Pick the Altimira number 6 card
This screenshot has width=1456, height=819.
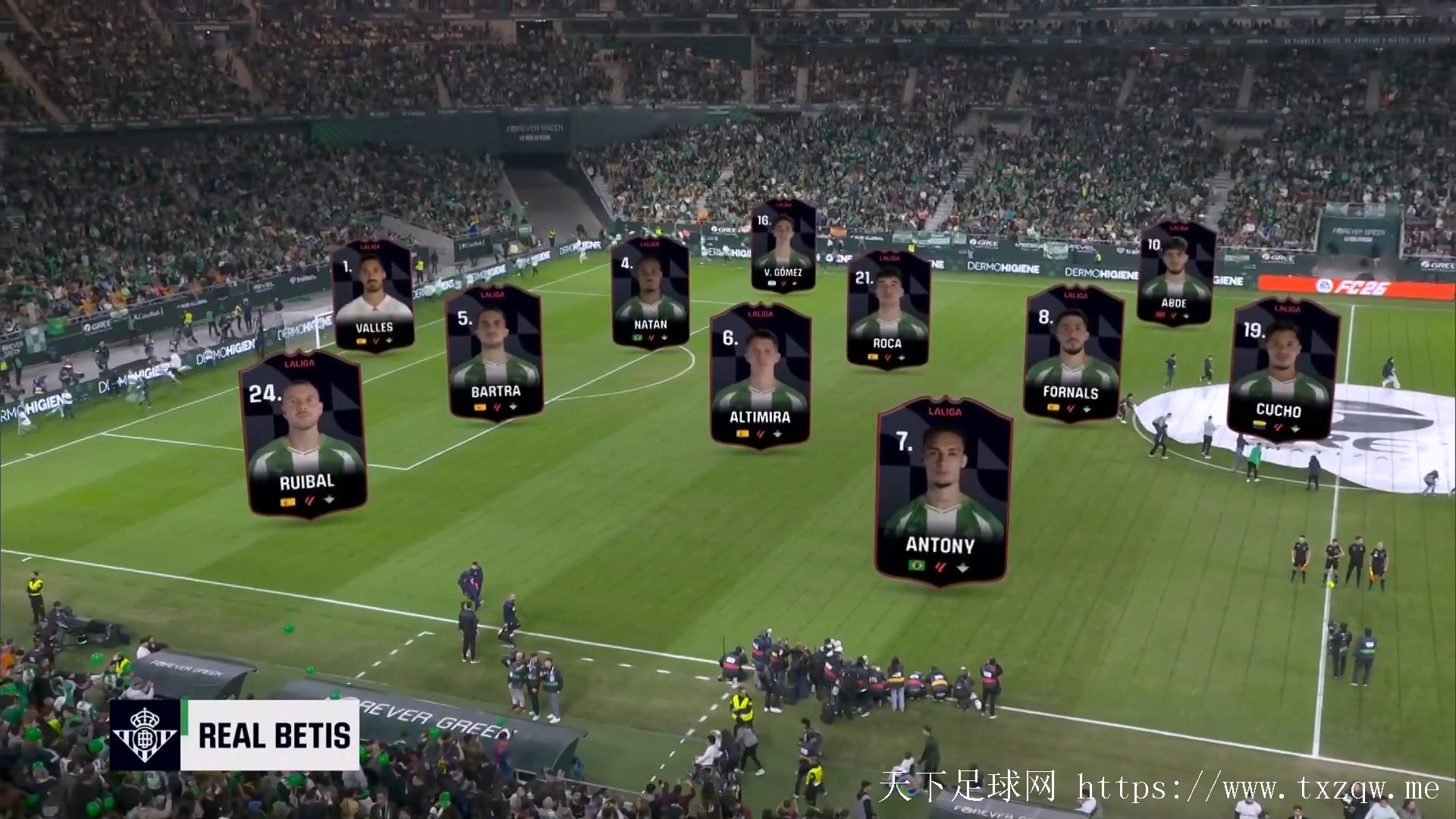pyautogui.click(x=761, y=376)
